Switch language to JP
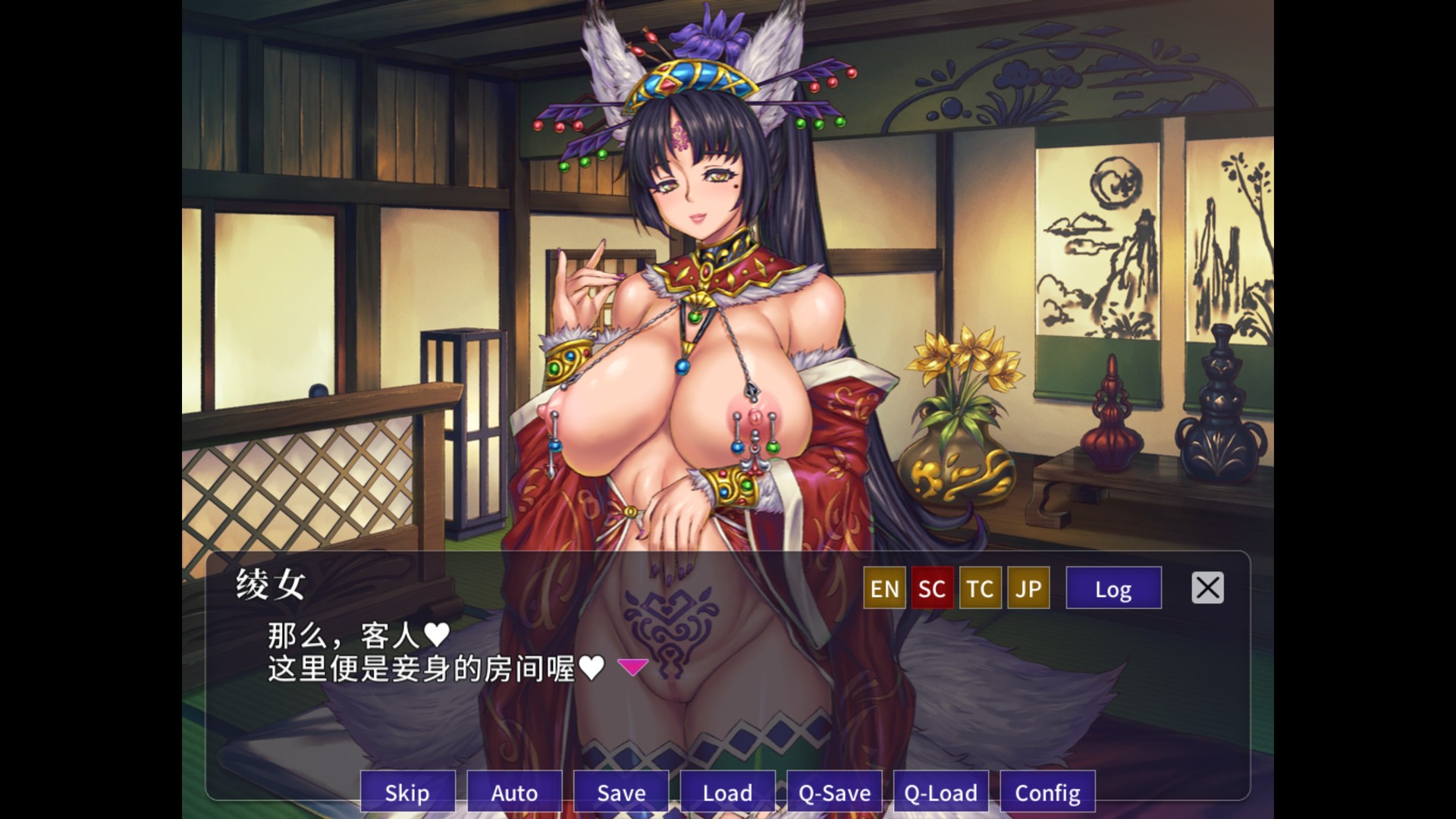This screenshot has width=1456, height=819. (x=1028, y=588)
